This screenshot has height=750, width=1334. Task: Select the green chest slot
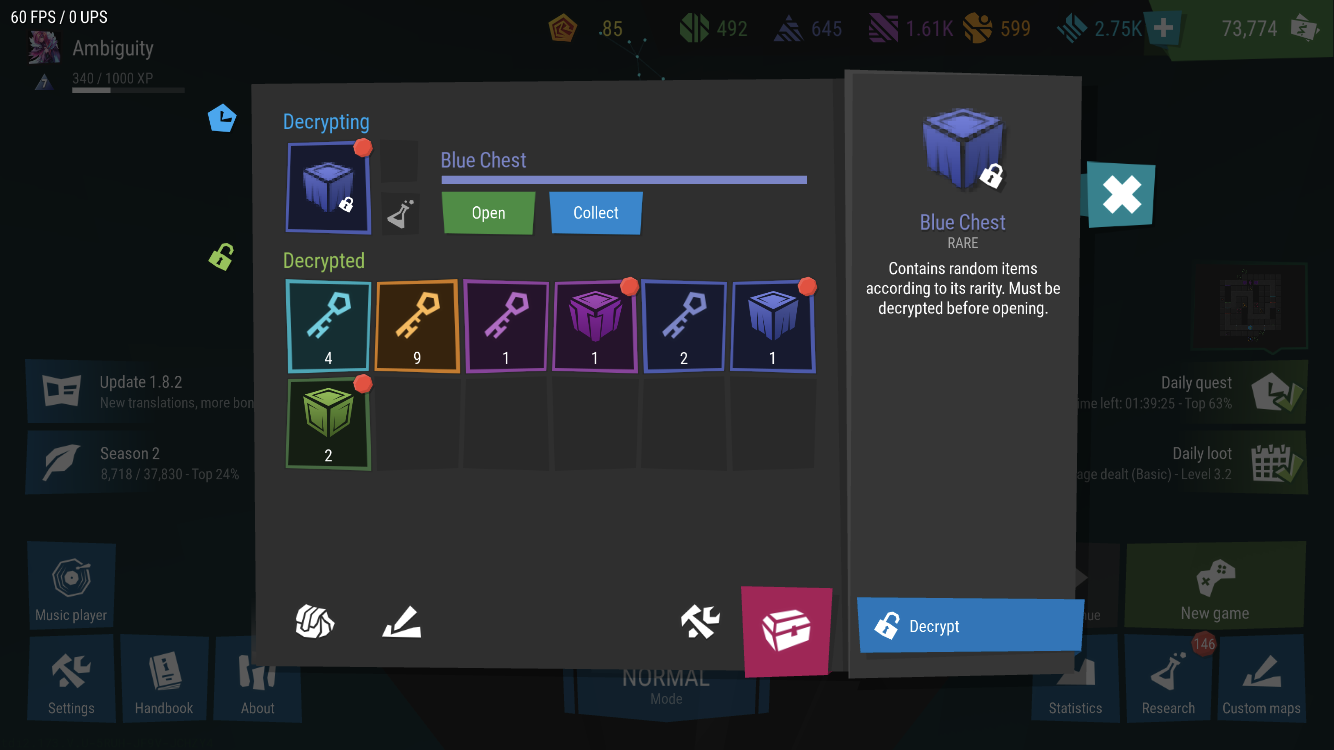pos(328,423)
